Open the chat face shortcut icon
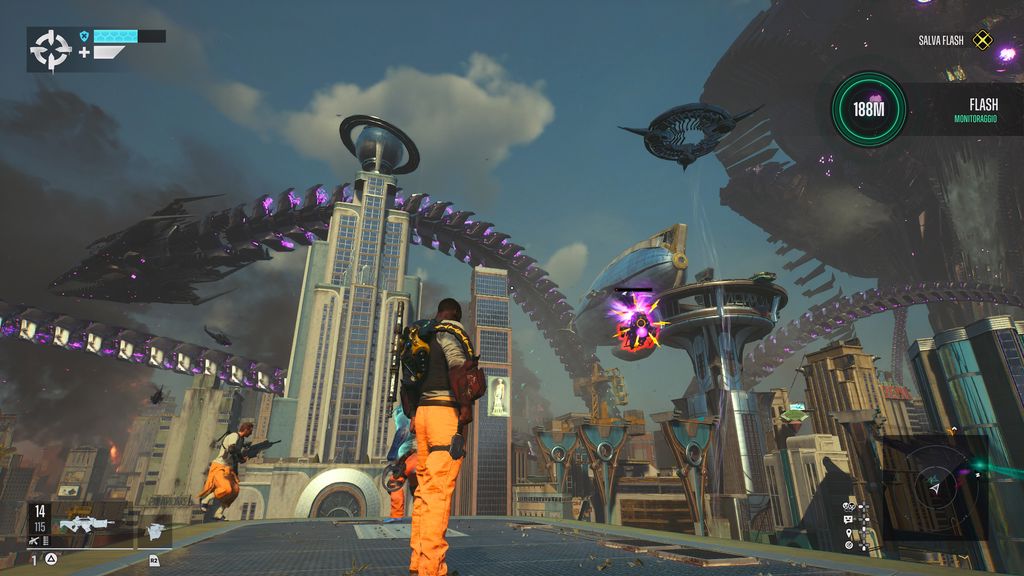 pyautogui.click(x=848, y=519)
